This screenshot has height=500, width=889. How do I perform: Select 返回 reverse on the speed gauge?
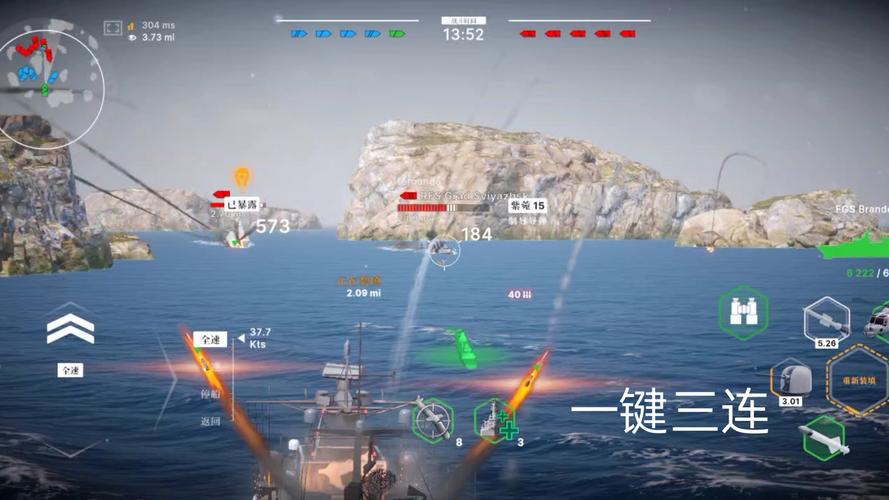209,421
